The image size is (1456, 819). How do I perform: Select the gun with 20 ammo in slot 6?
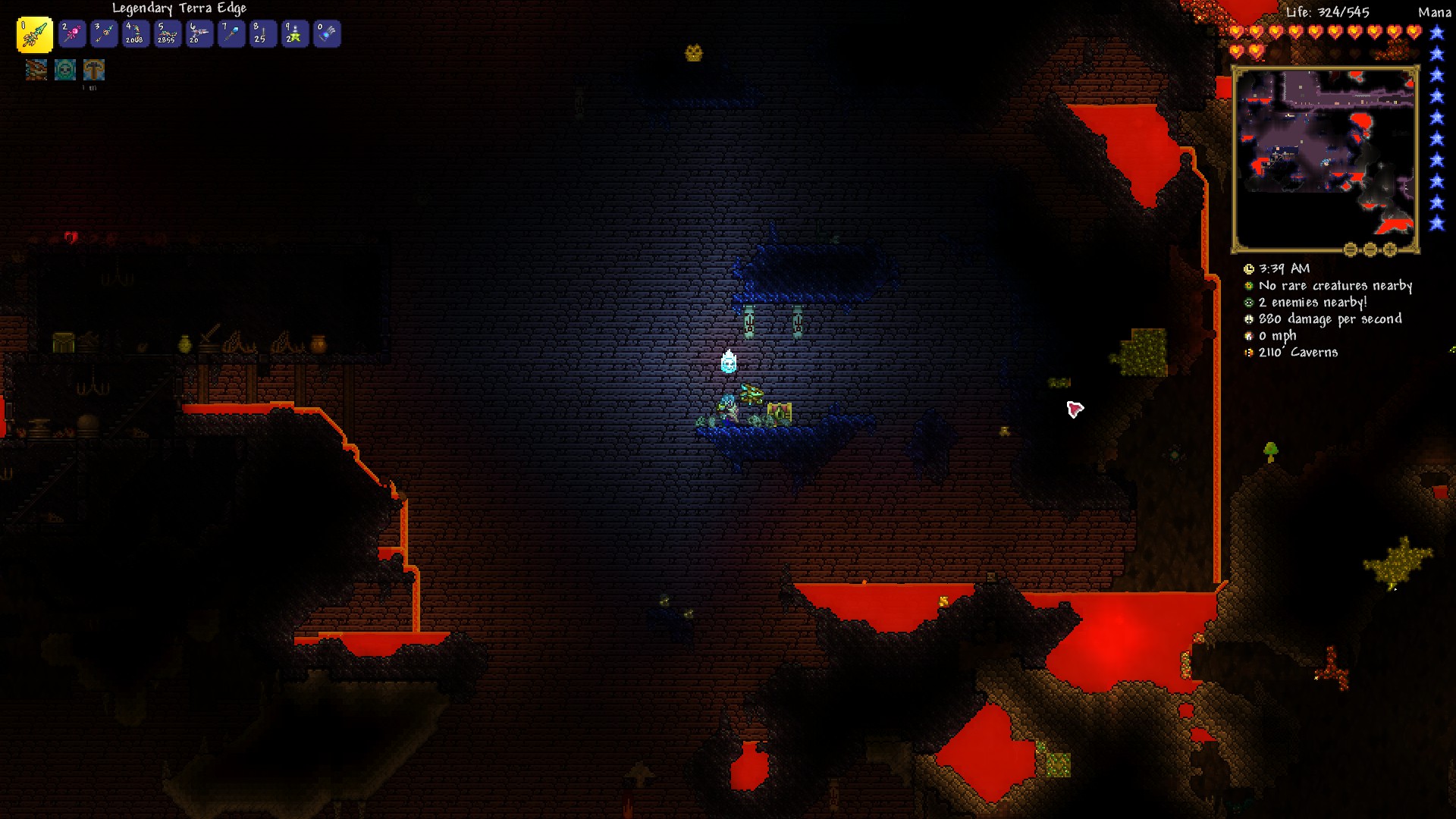(x=199, y=33)
